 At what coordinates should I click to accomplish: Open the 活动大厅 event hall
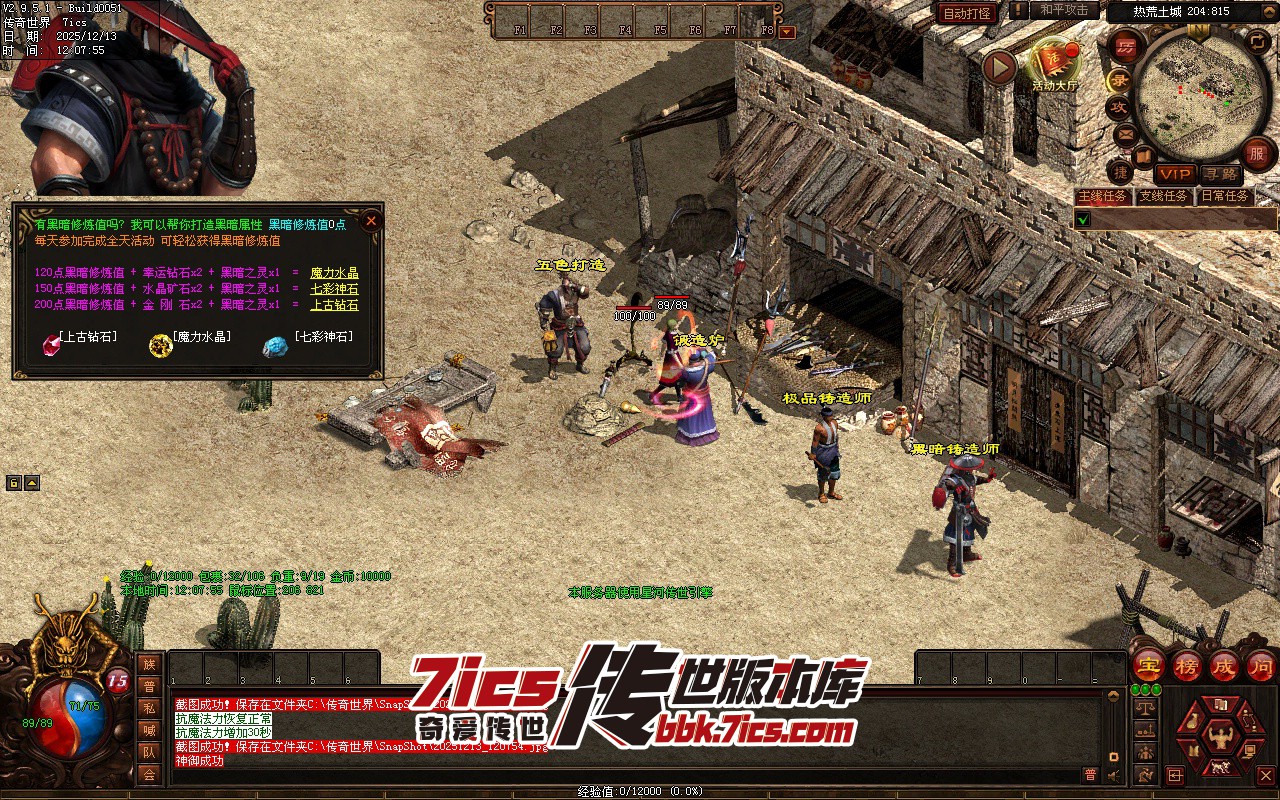(x=1055, y=63)
